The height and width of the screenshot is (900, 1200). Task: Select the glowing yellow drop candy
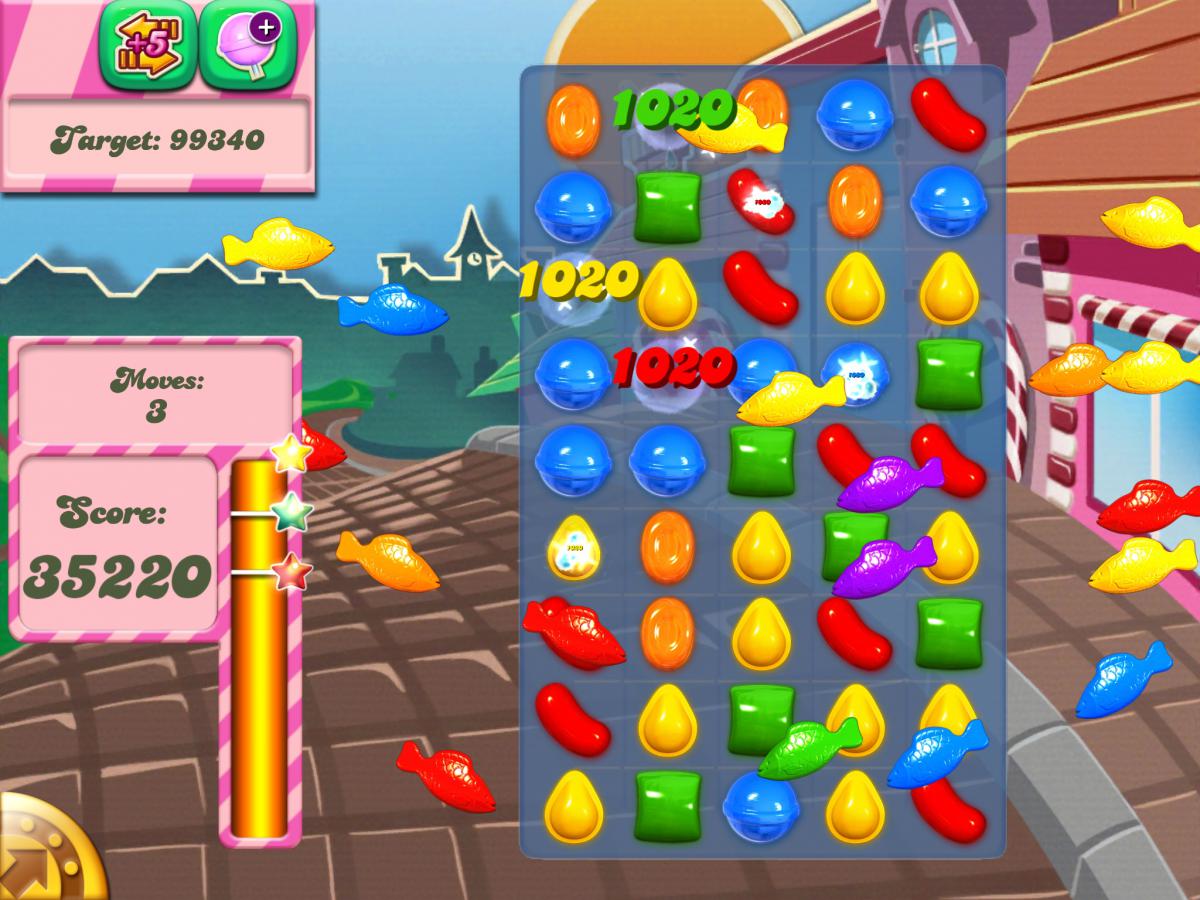tap(573, 547)
